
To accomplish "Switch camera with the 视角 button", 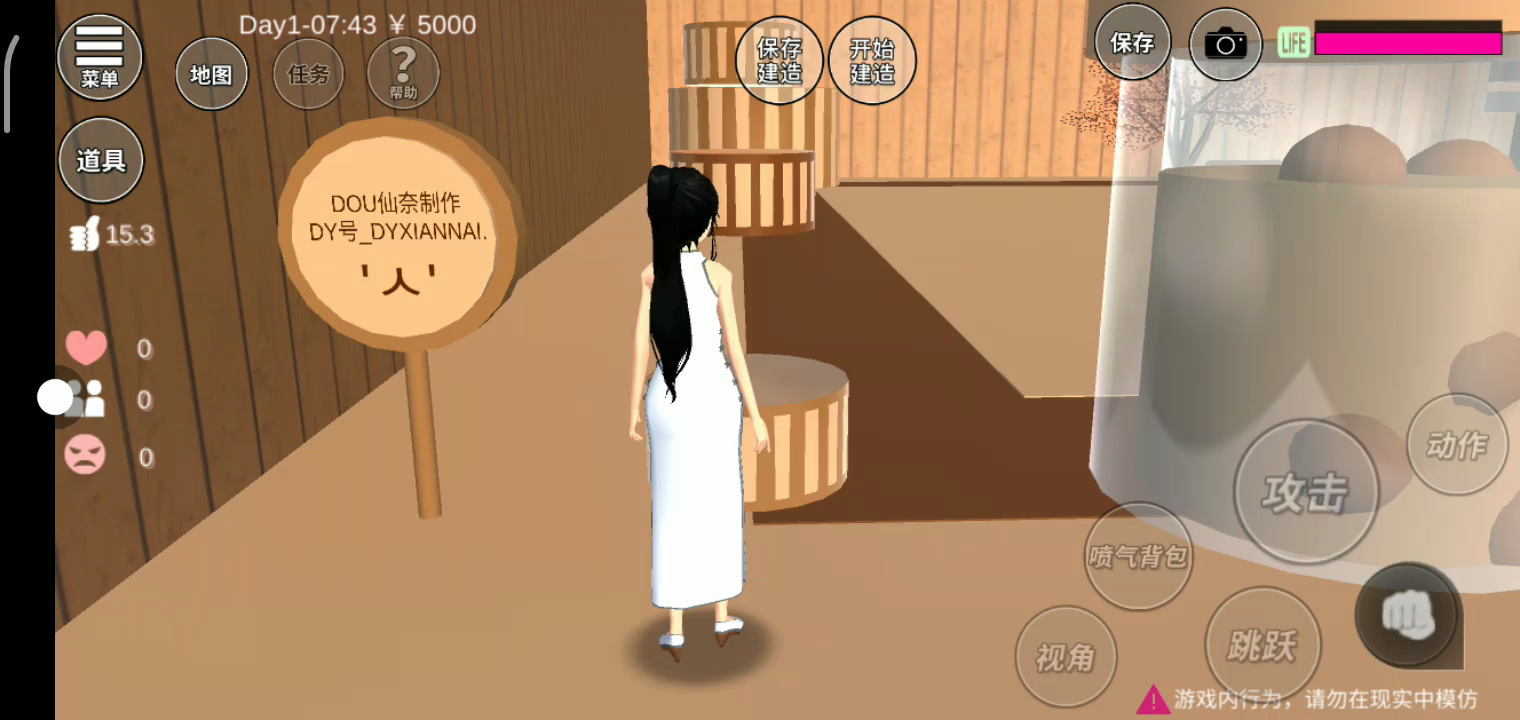I will pyautogui.click(x=1065, y=657).
